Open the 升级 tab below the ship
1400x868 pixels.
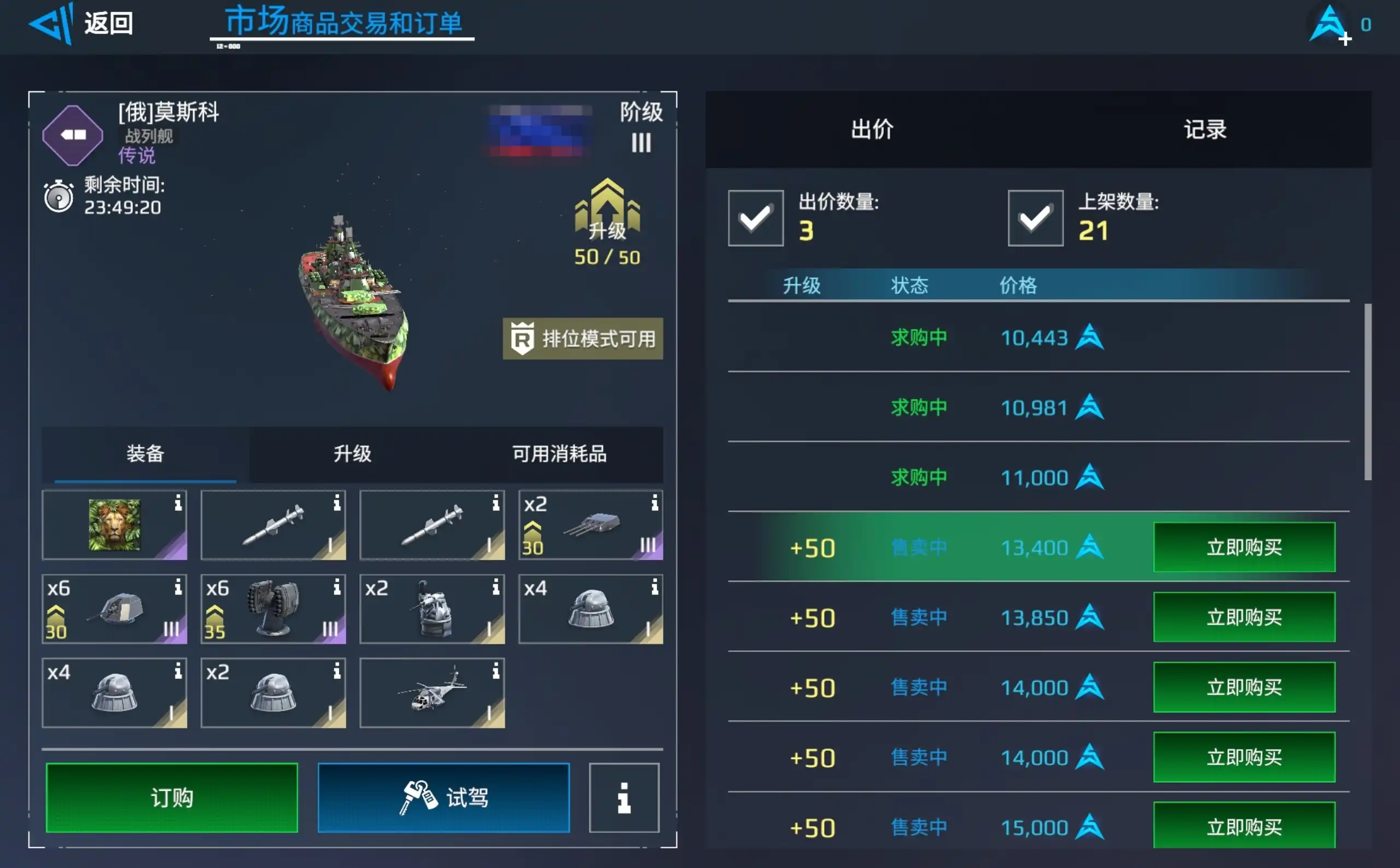352,454
